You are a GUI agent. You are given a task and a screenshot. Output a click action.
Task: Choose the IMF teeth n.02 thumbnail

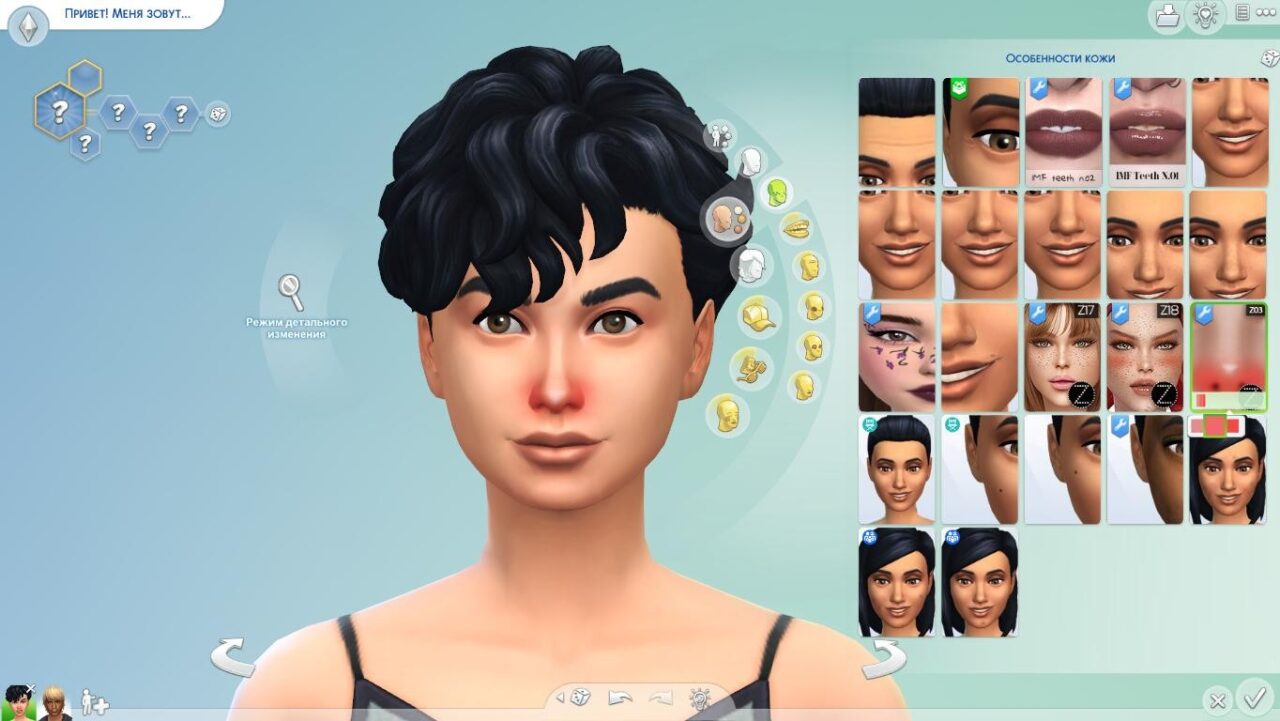tap(1062, 132)
